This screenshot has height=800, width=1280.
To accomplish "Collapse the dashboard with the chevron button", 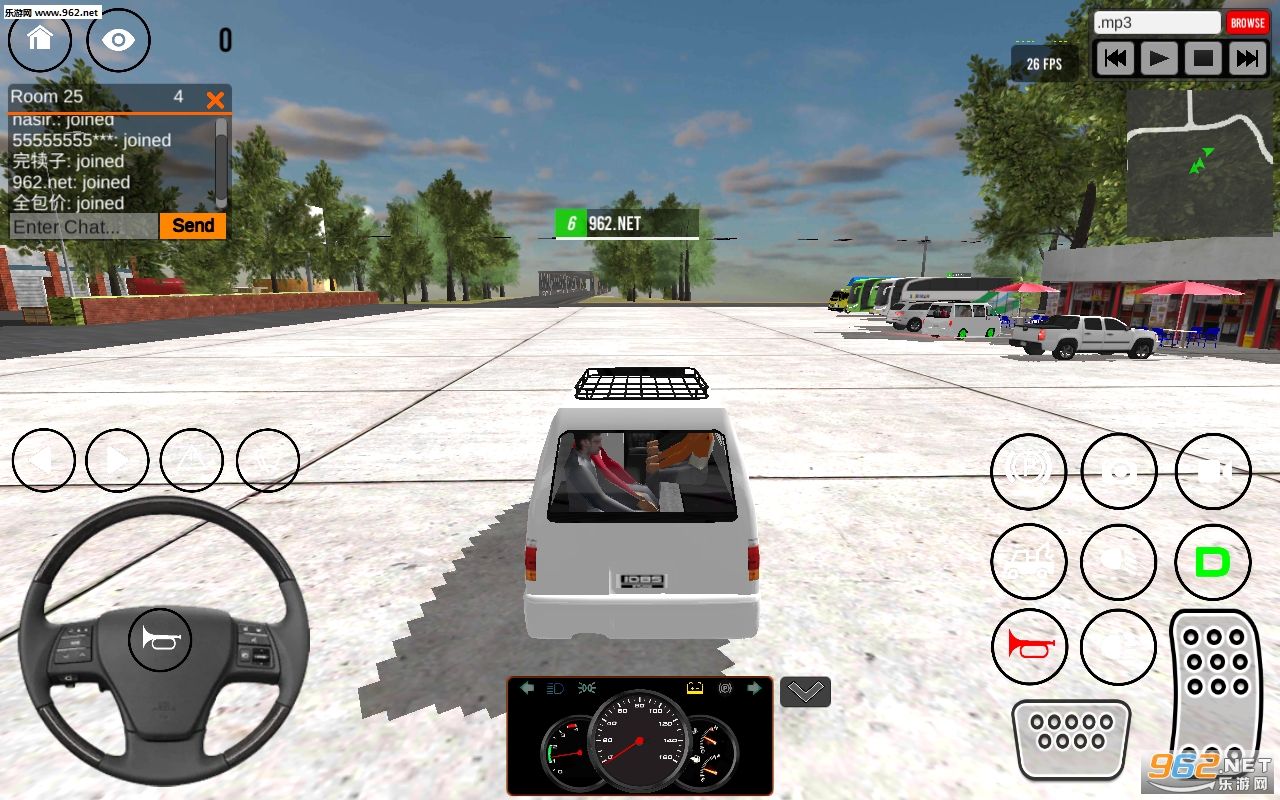I will point(805,691).
